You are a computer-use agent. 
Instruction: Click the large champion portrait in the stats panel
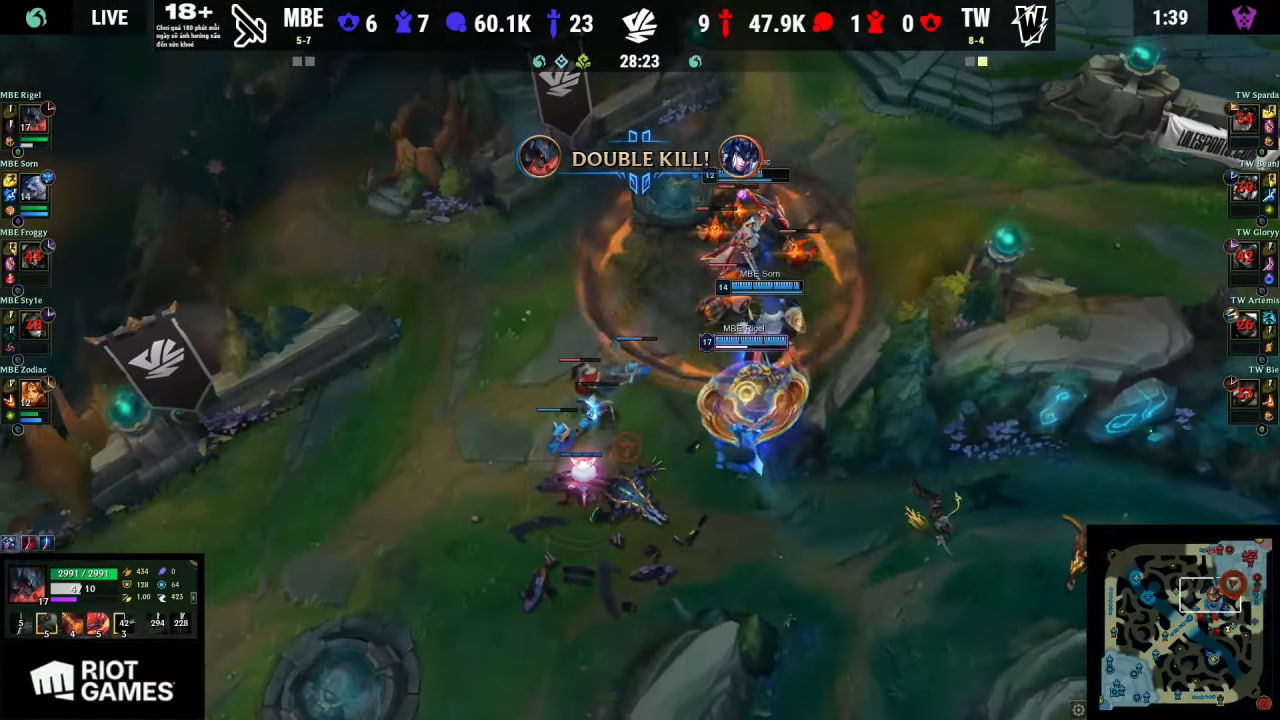(x=28, y=584)
